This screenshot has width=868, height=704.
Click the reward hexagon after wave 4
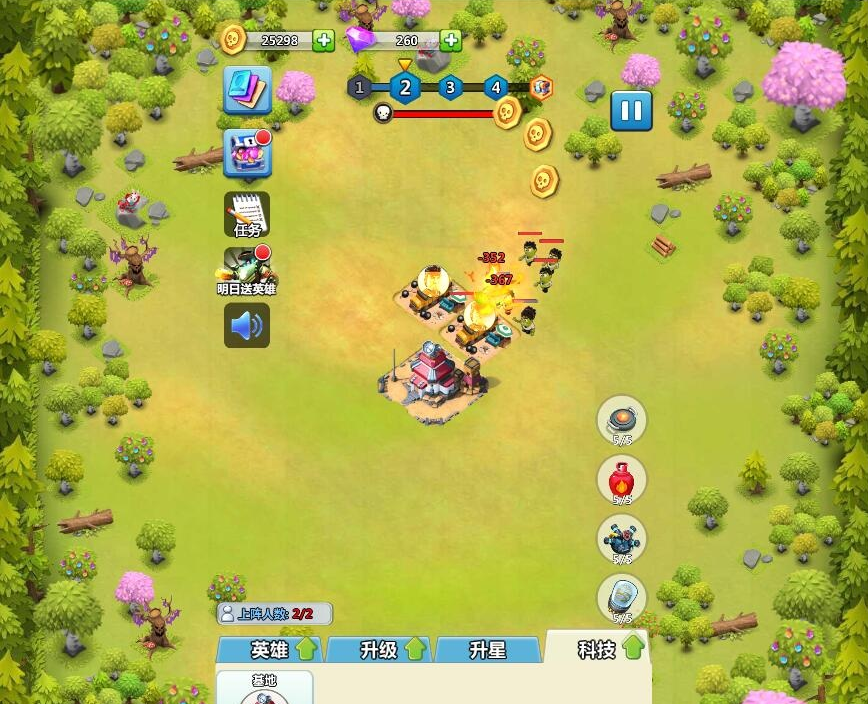coord(541,87)
